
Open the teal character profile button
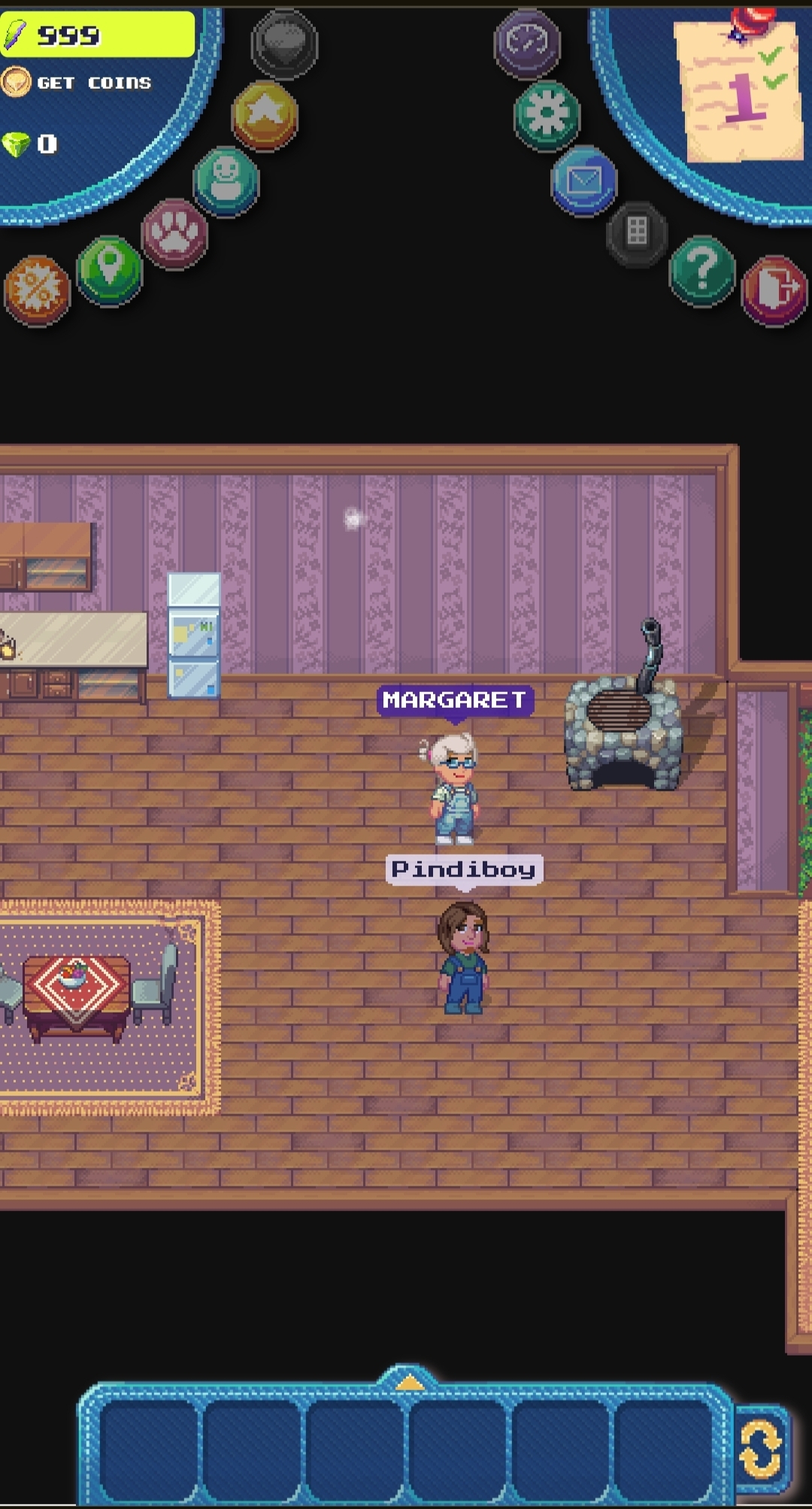click(226, 181)
